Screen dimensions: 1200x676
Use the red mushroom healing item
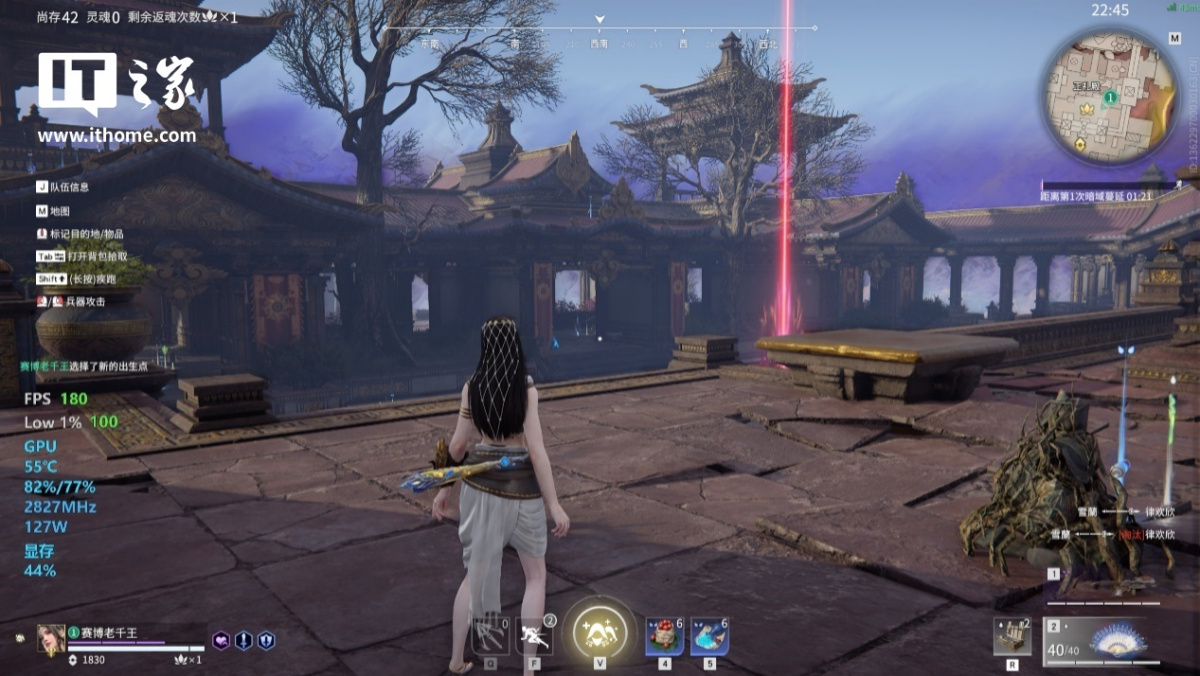coord(664,635)
